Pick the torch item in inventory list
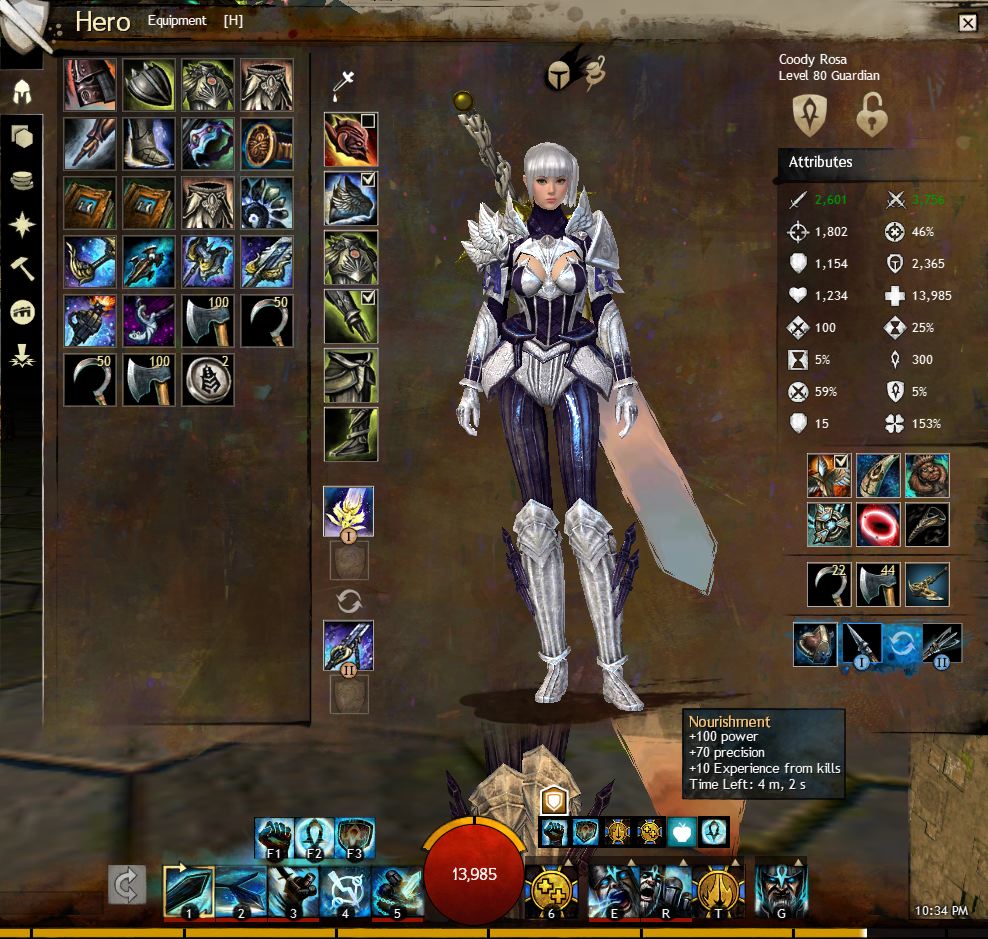 click(x=90, y=321)
